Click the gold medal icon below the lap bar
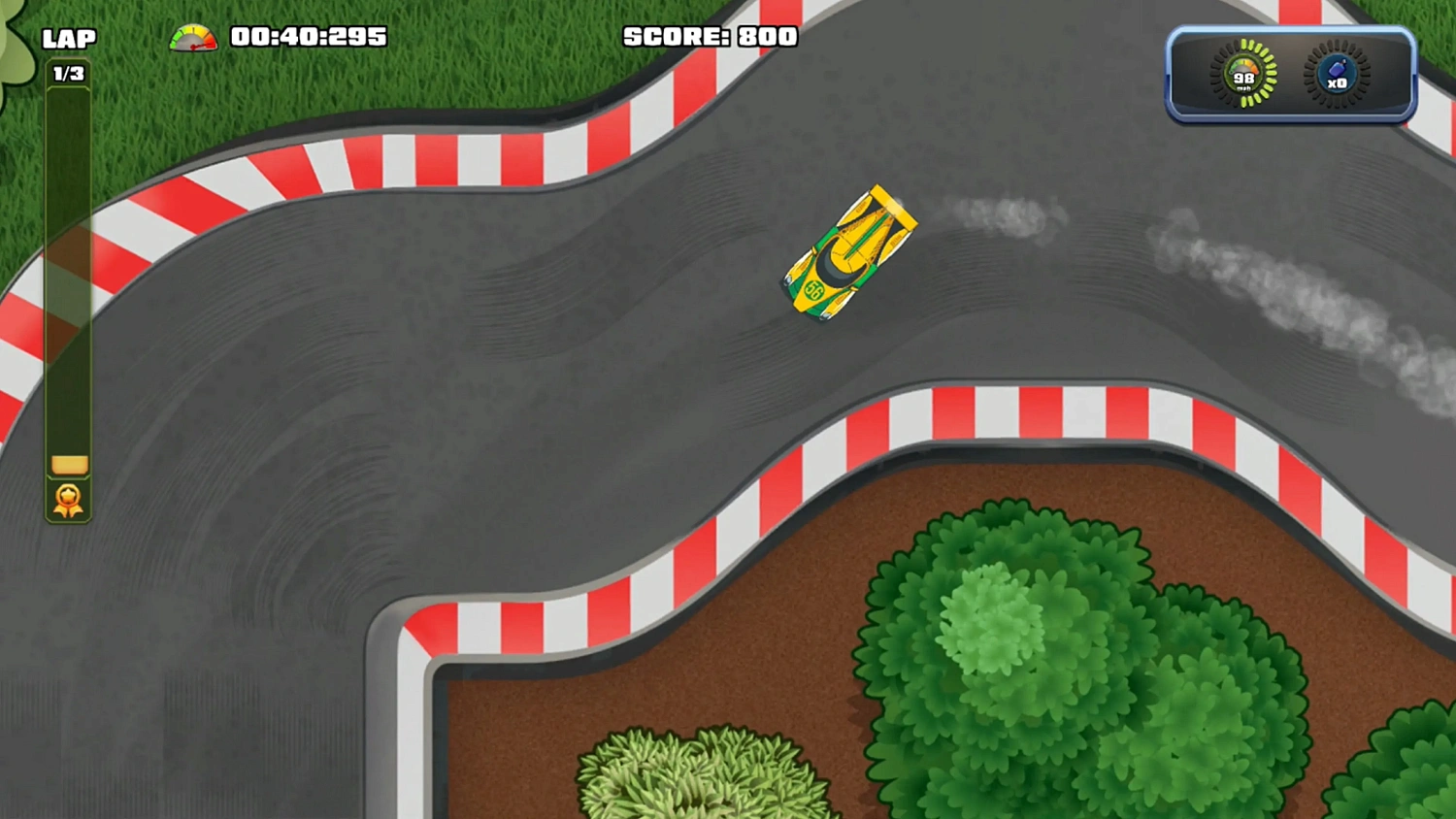Image resolution: width=1456 pixels, height=819 pixels. click(66, 501)
